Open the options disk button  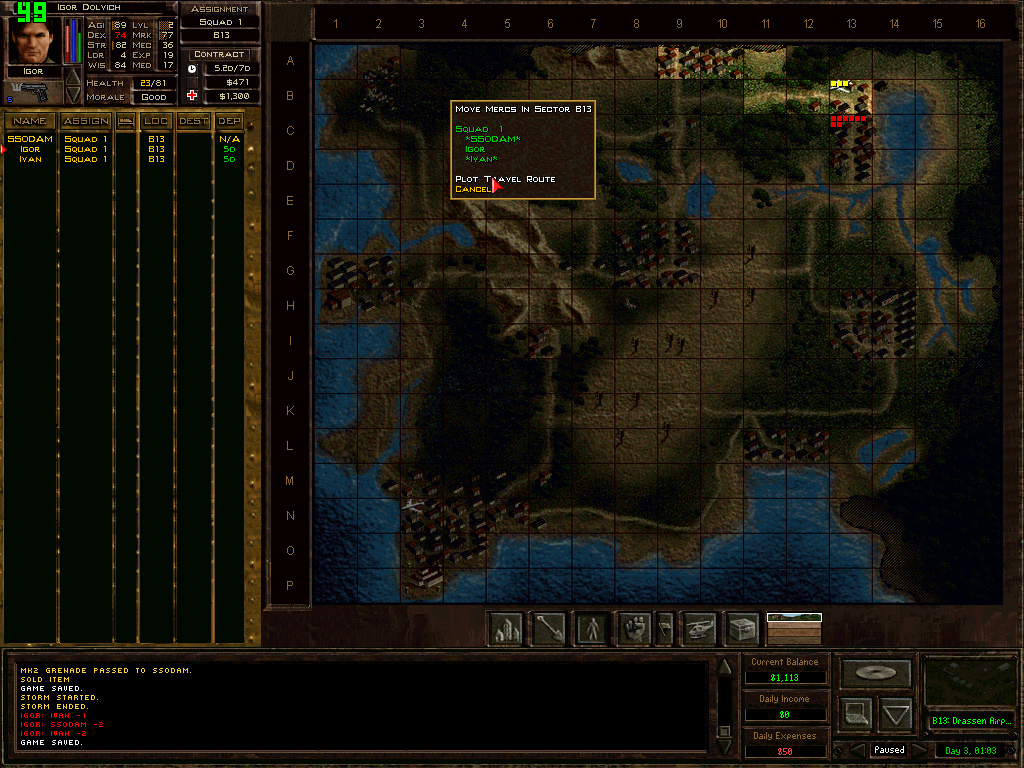pyautogui.click(x=876, y=673)
